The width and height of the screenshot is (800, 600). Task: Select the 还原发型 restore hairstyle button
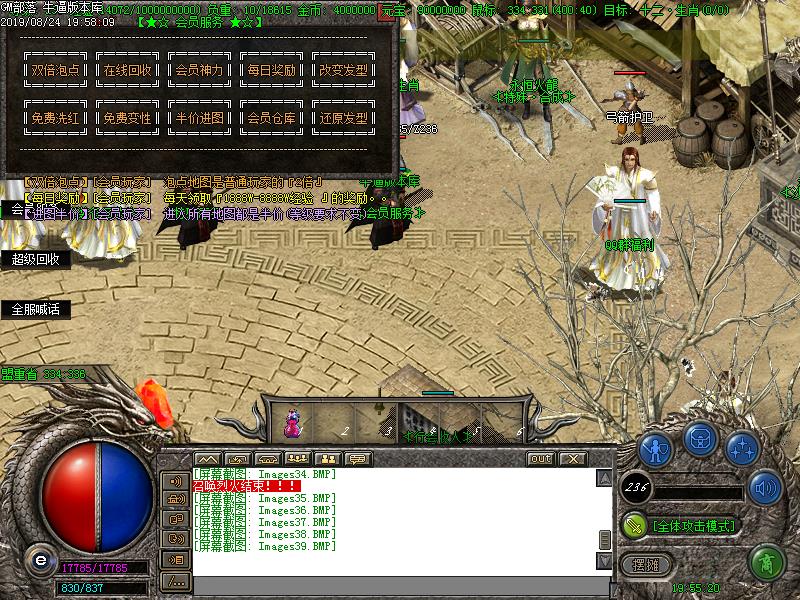pos(343,118)
